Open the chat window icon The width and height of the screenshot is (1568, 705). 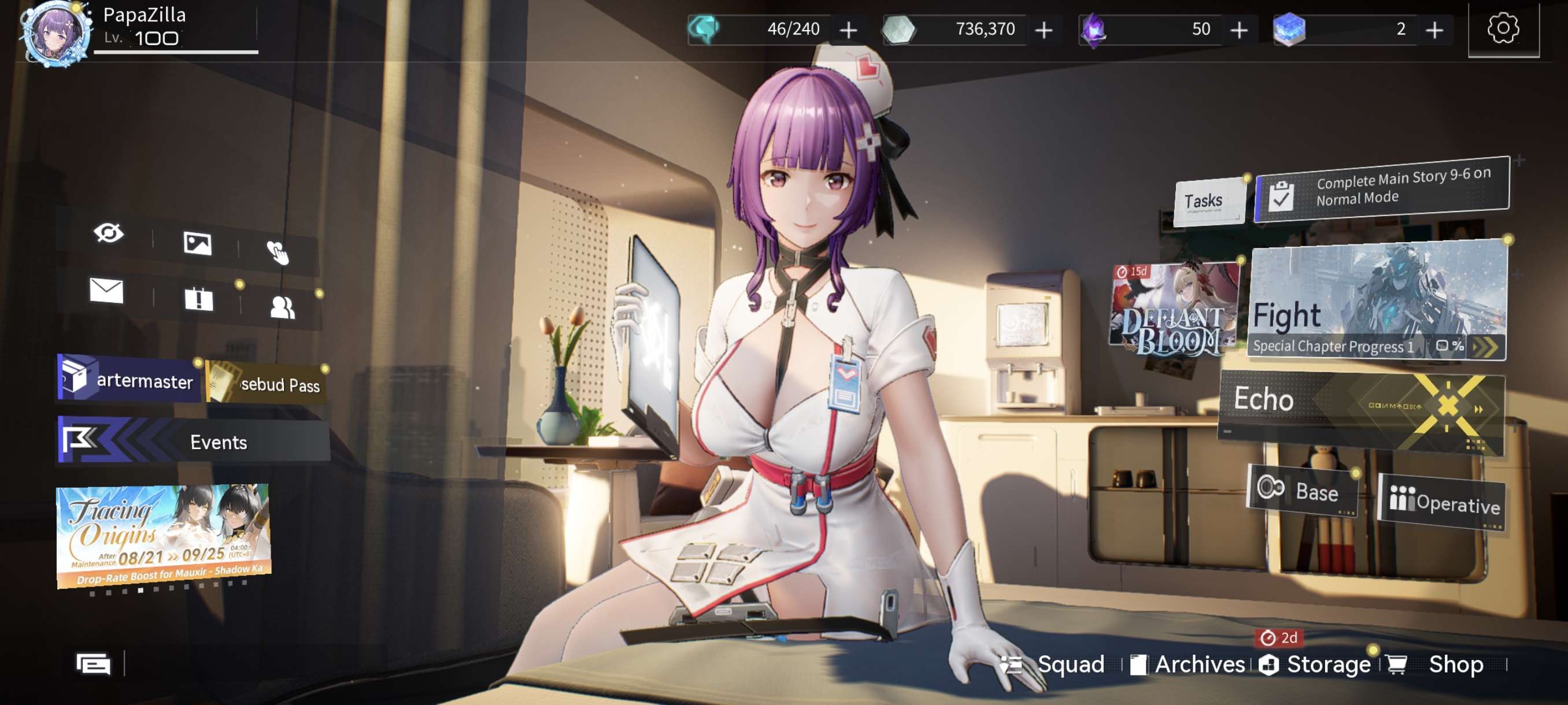pos(93,663)
